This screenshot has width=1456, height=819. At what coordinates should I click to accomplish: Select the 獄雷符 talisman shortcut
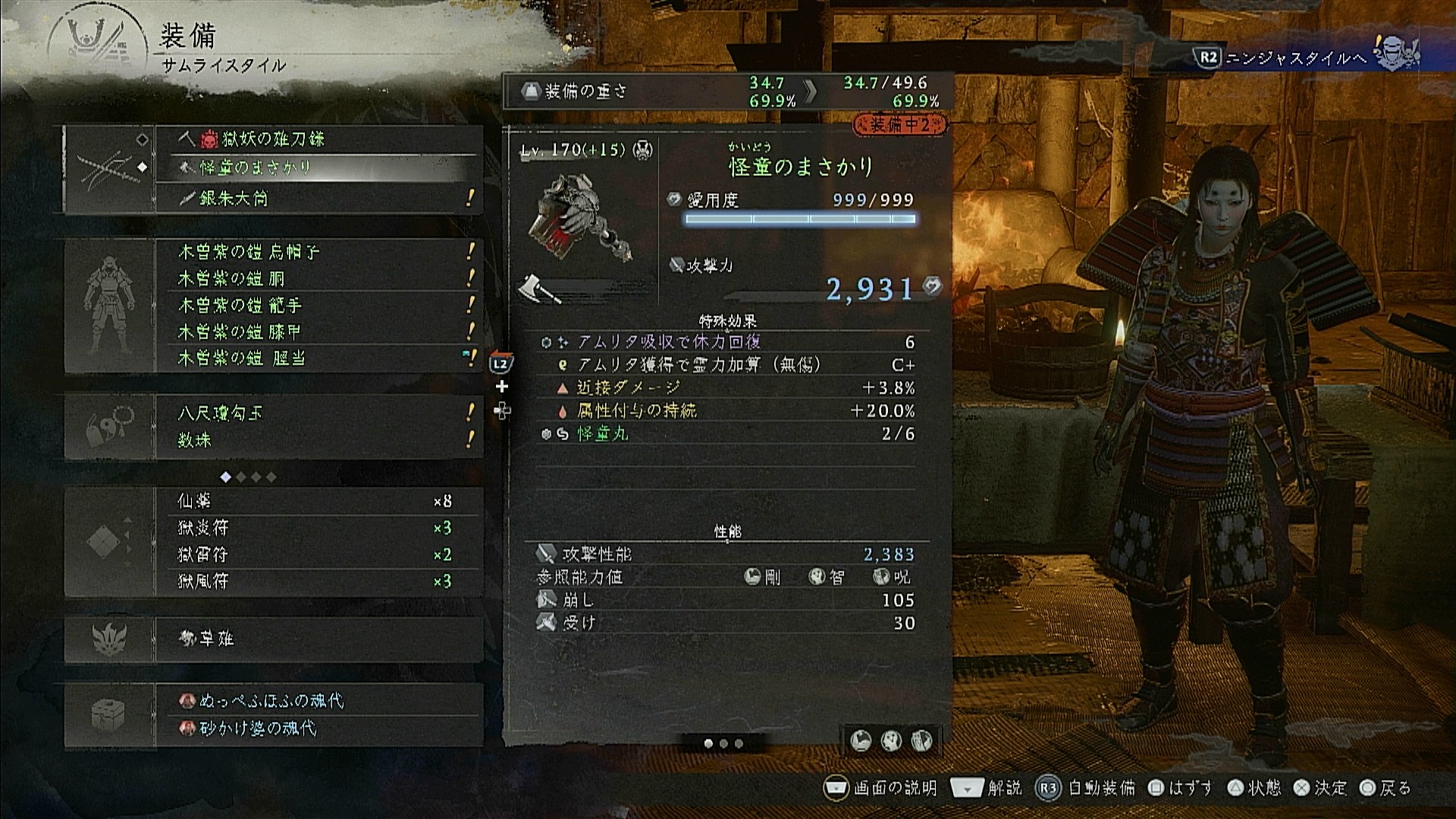pos(318,554)
